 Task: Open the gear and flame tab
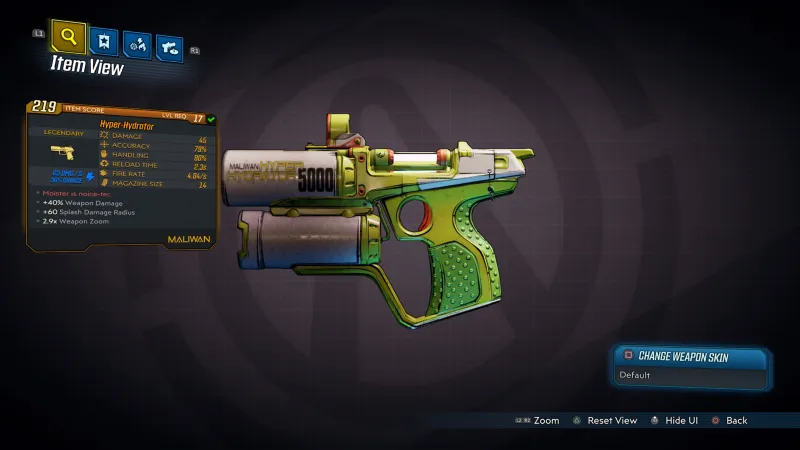(136, 44)
